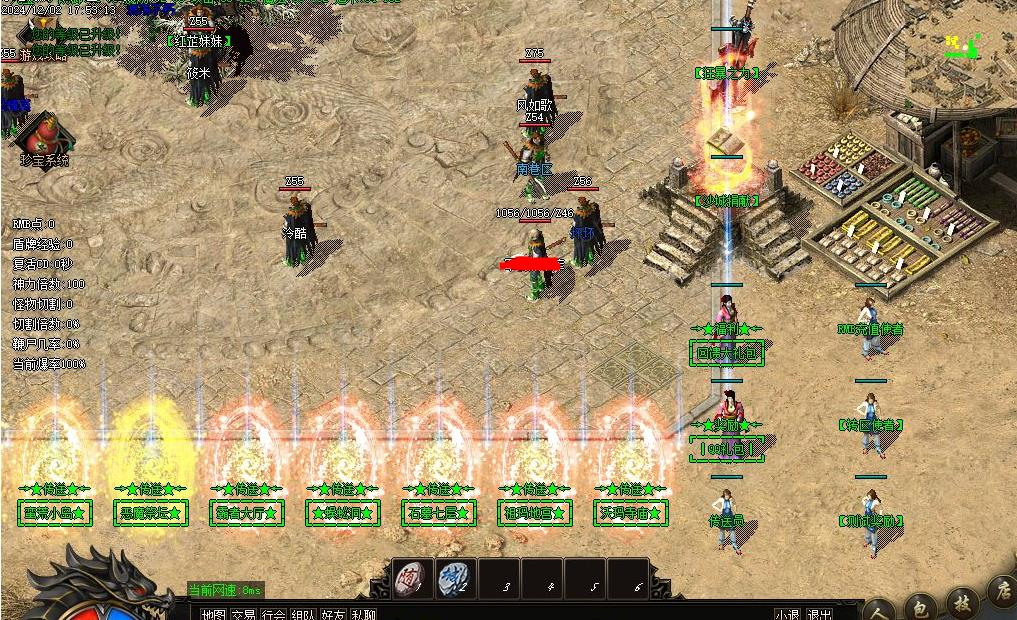This screenshot has width=1017, height=620.
Task: Open the 交易 trade menu
Action: click(x=243, y=614)
